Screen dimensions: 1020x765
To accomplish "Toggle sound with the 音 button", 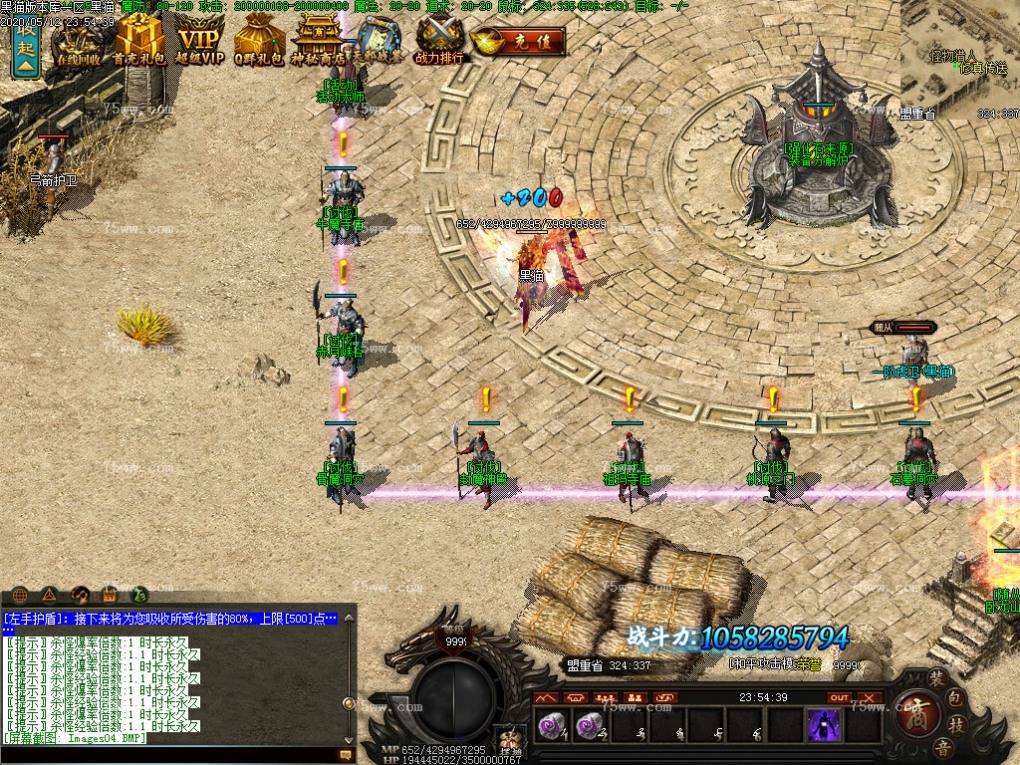I will (942, 748).
